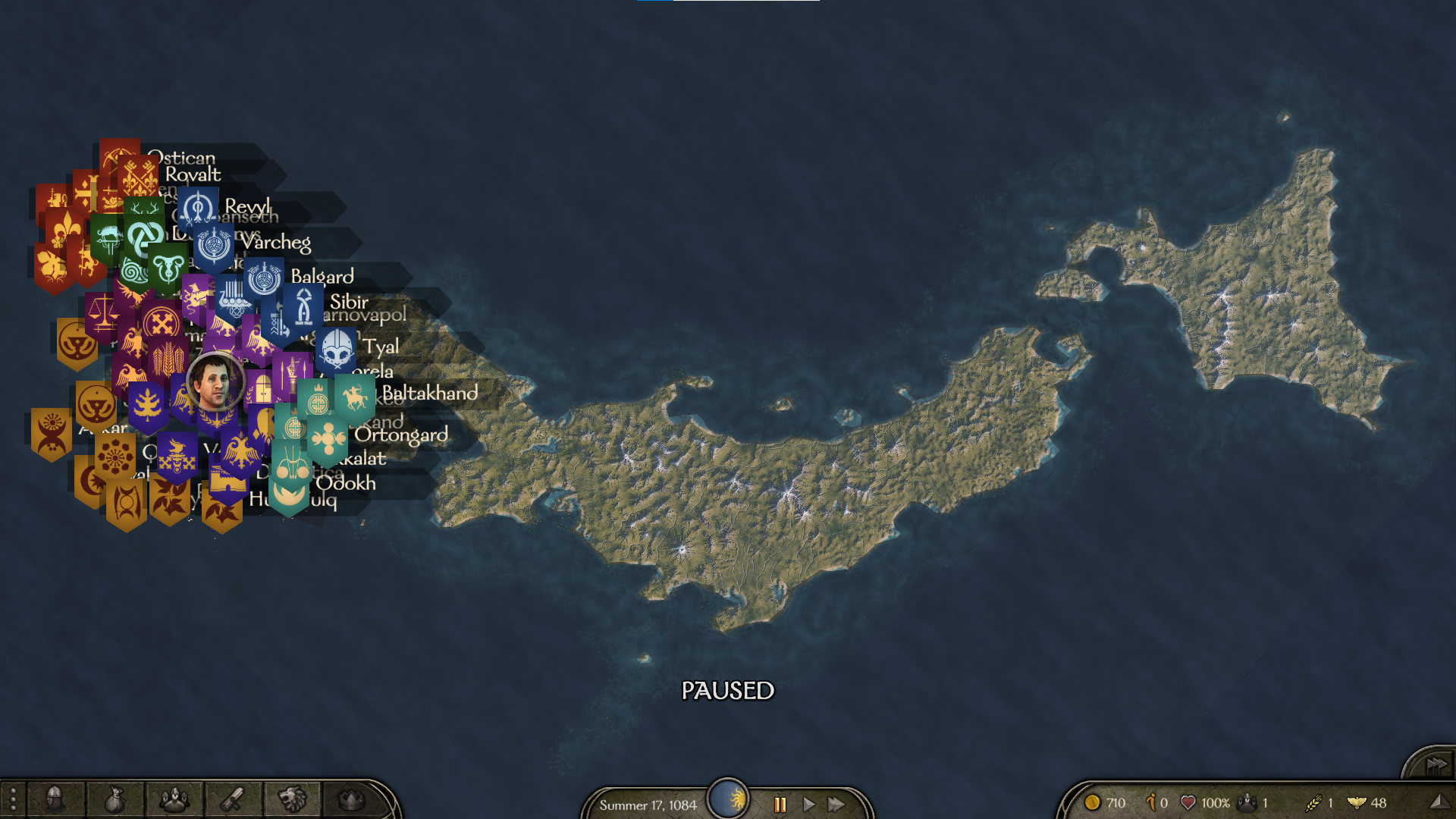Open the inventory pouch icon
The image size is (1456, 819).
pyautogui.click(x=114, y=799)
